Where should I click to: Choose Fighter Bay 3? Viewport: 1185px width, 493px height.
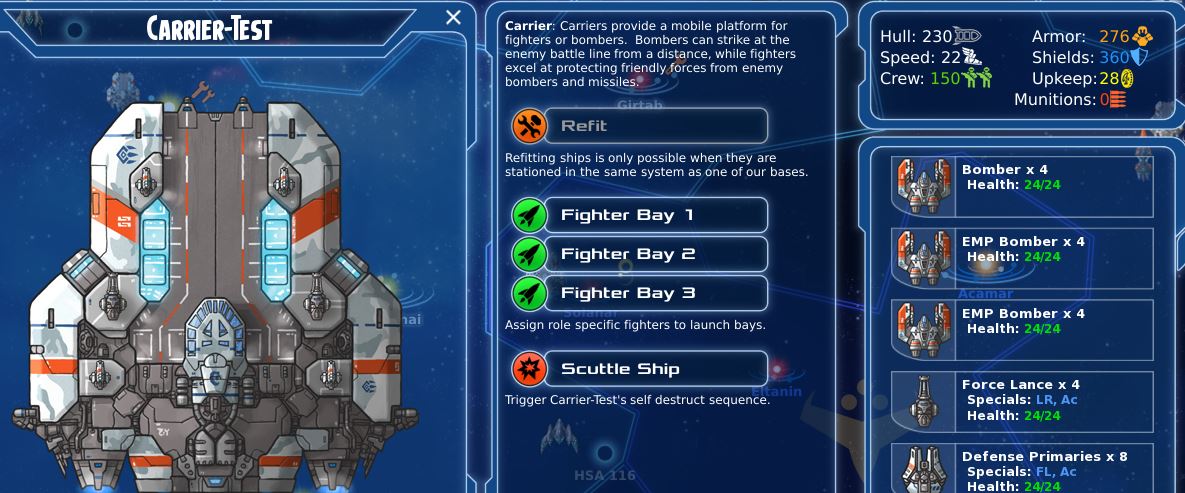[640, 293]
